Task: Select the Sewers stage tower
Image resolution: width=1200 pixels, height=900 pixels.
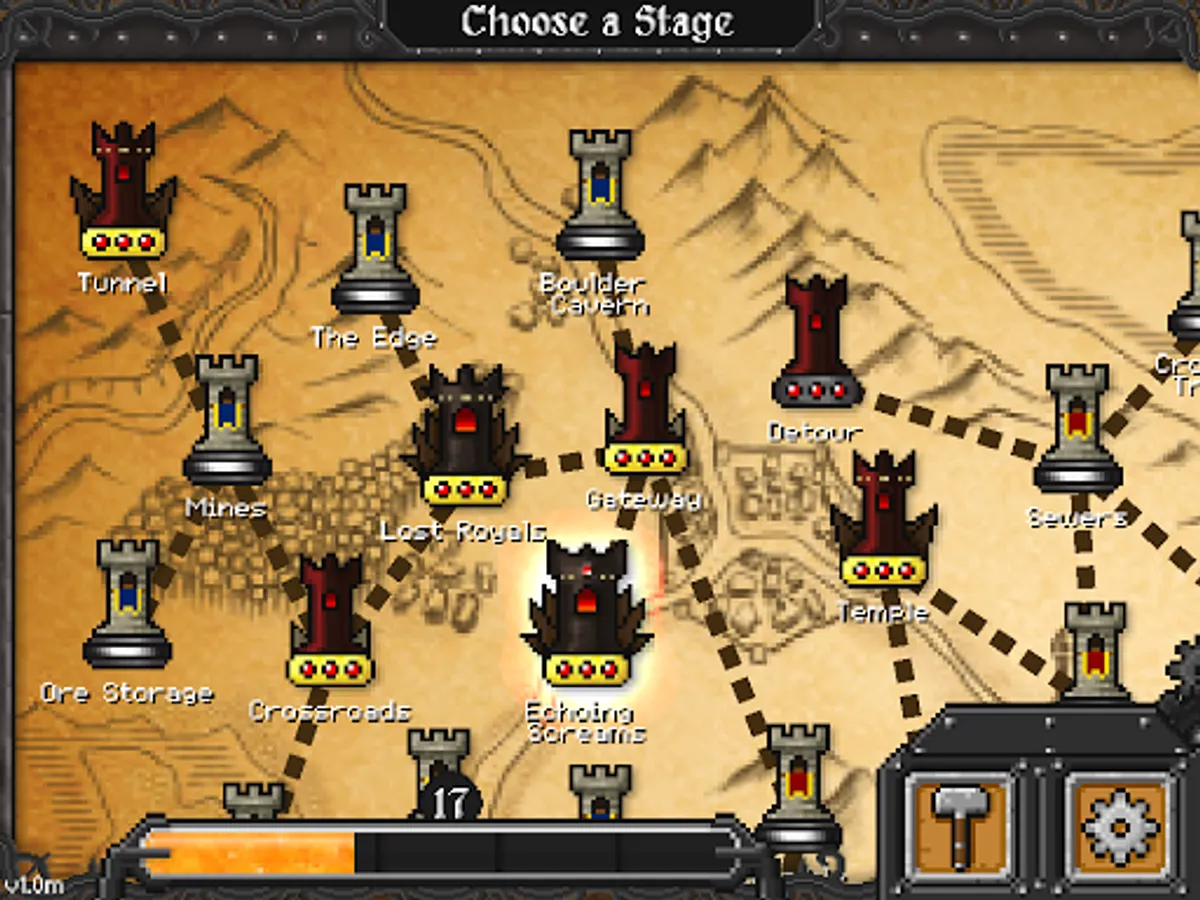Action: pyautogui.click(x=1077, y=430)
